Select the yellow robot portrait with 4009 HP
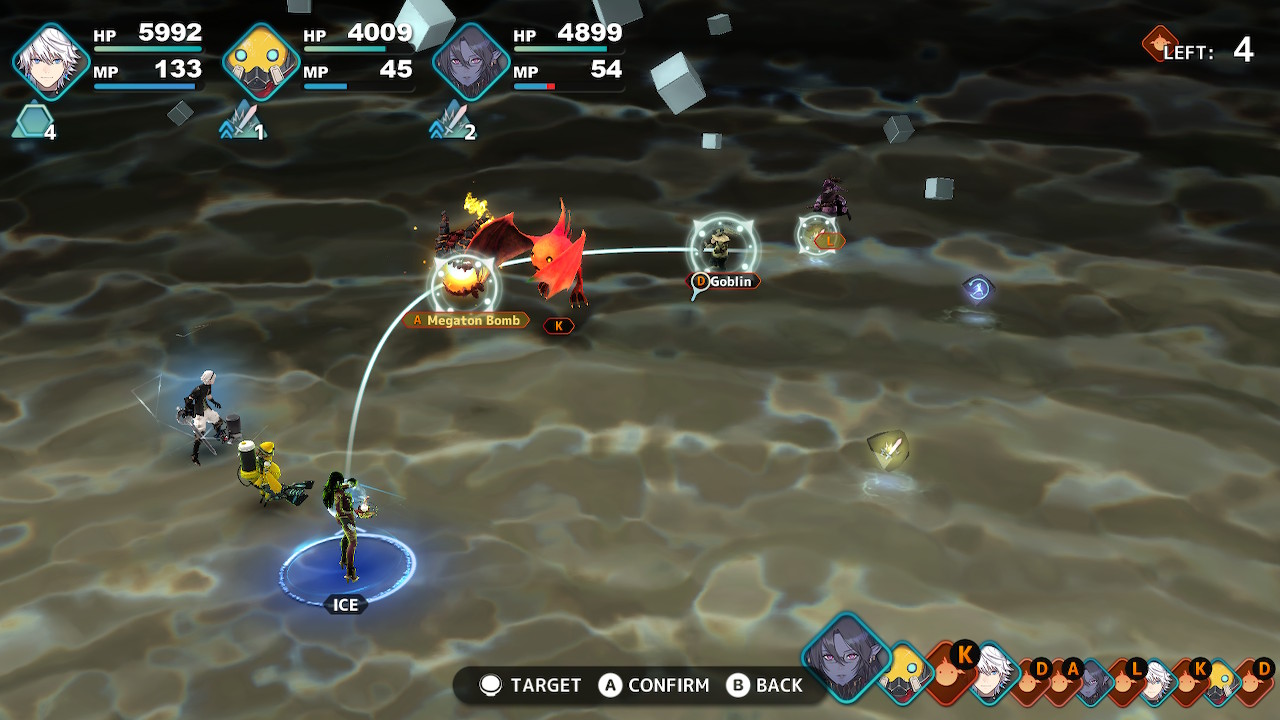The image size is (1280, 720). pos(260,62)
